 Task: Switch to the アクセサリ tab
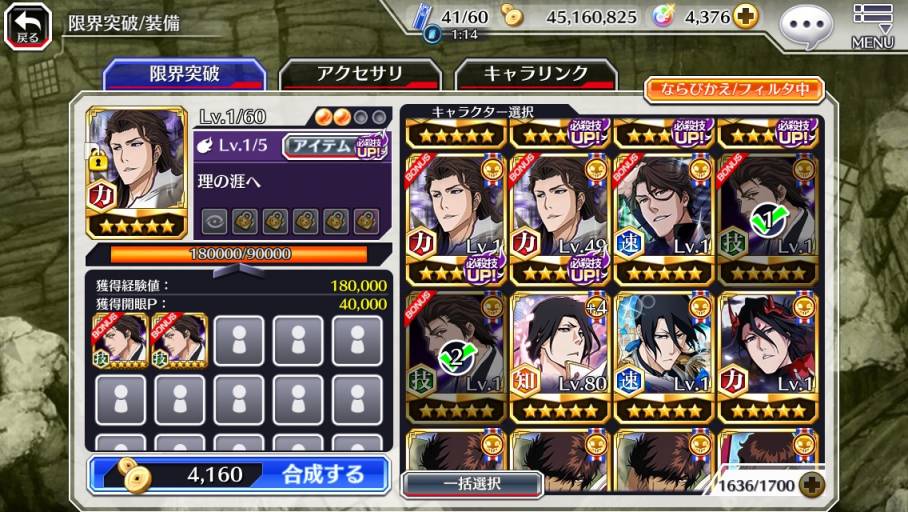359,74
